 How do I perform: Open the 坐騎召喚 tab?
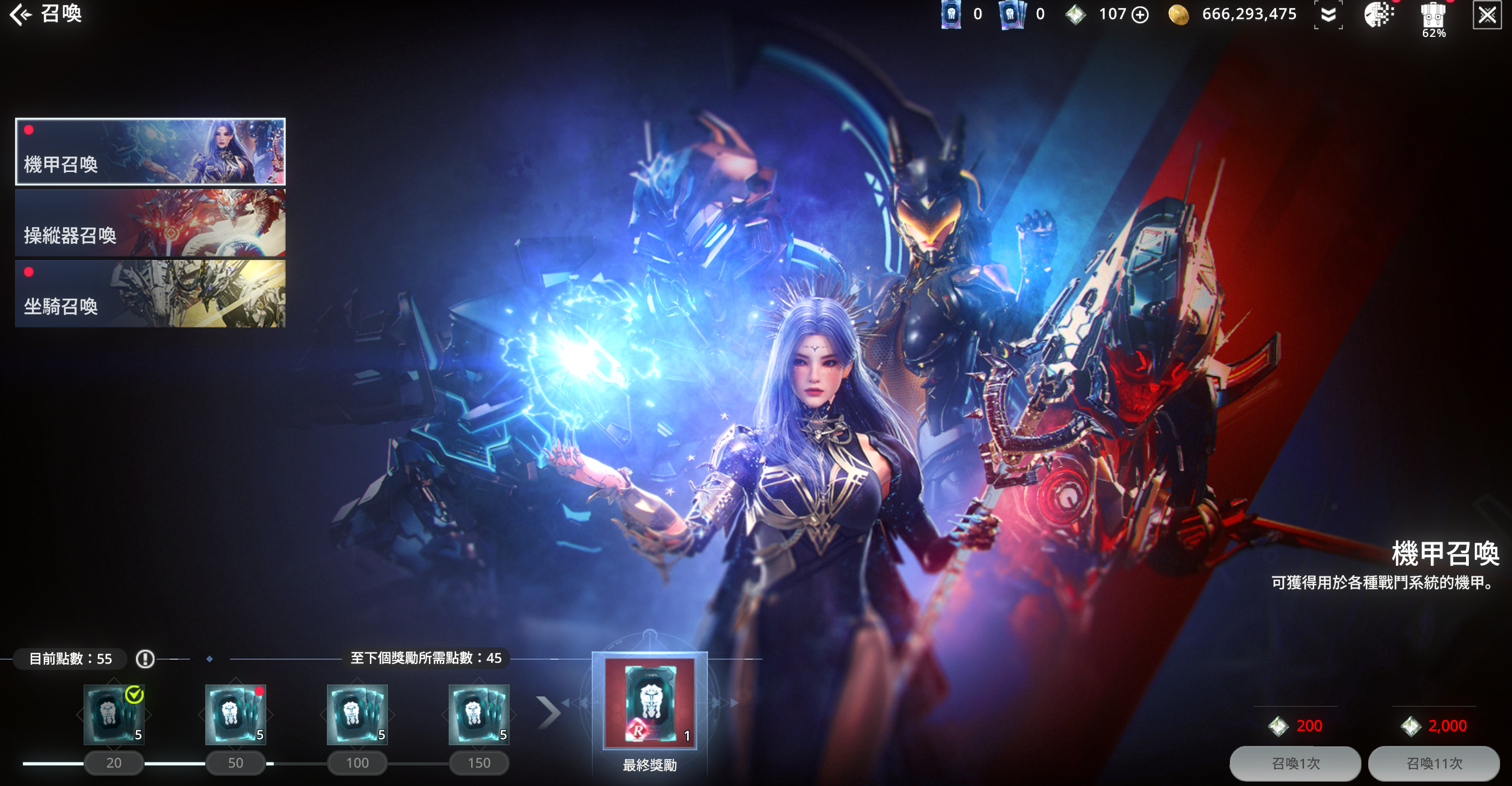(x=150, y=293)
